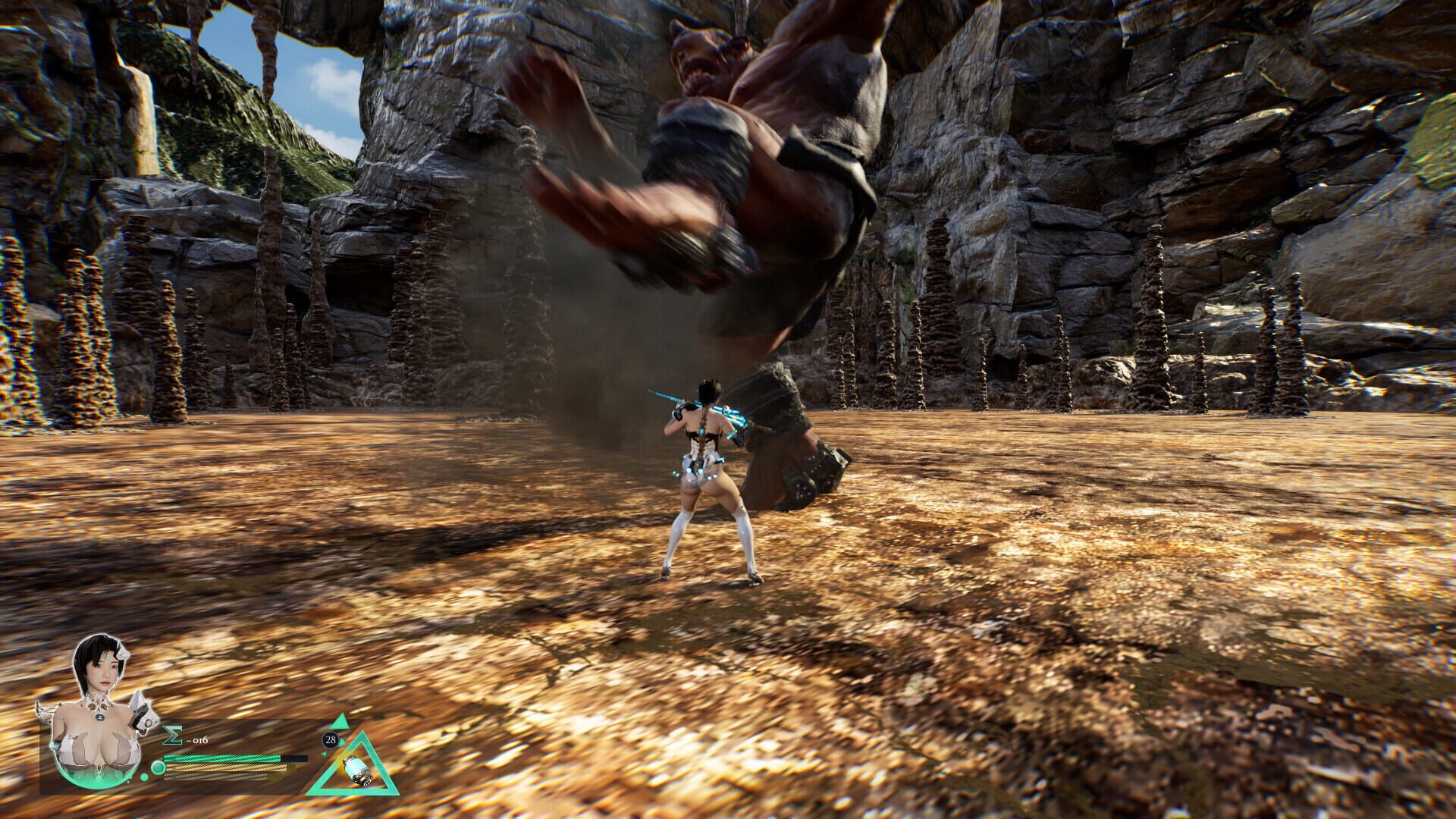Click the circular energy orb next to health bar
Viewport: 1456px width, 819px height.
(158, 767)
